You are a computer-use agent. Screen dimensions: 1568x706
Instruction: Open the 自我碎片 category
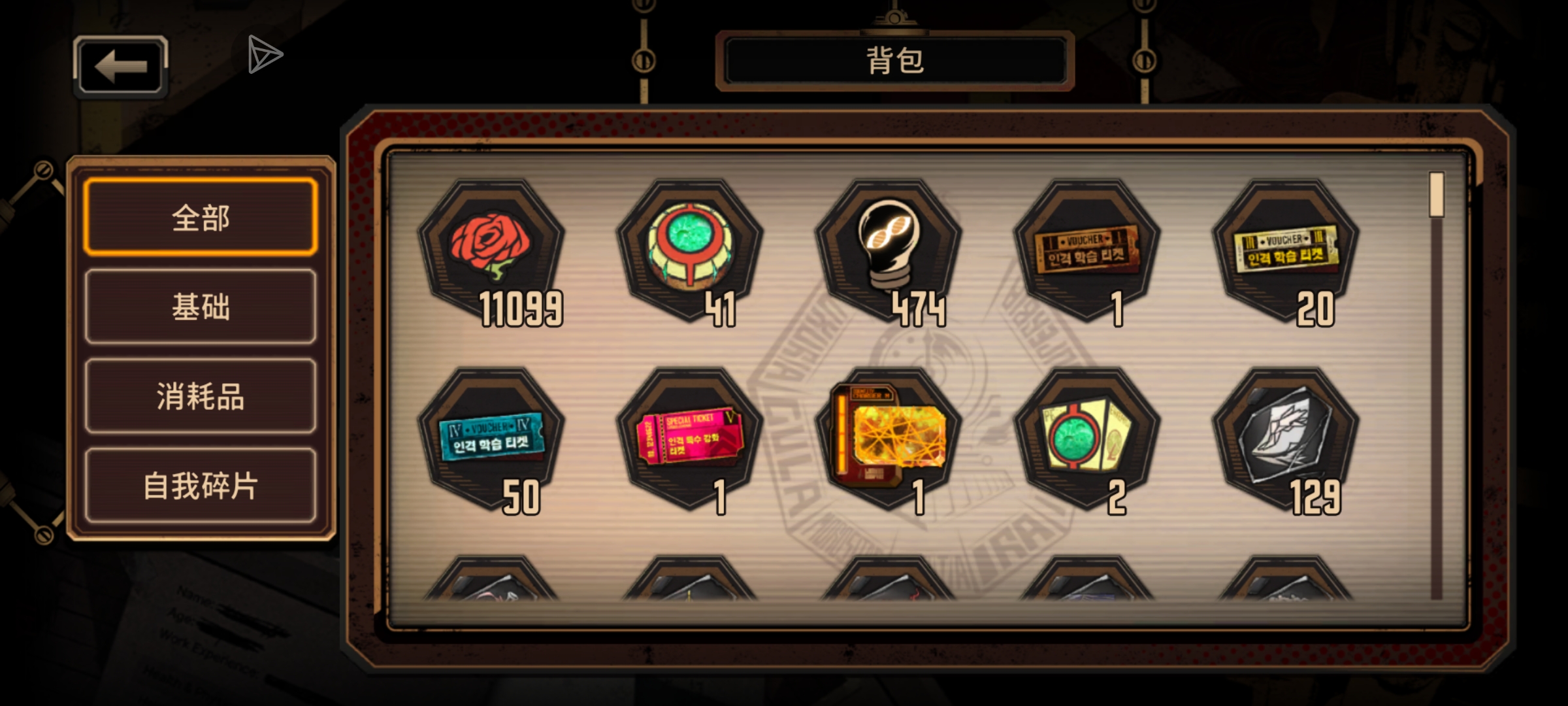[x=200, y=486]
